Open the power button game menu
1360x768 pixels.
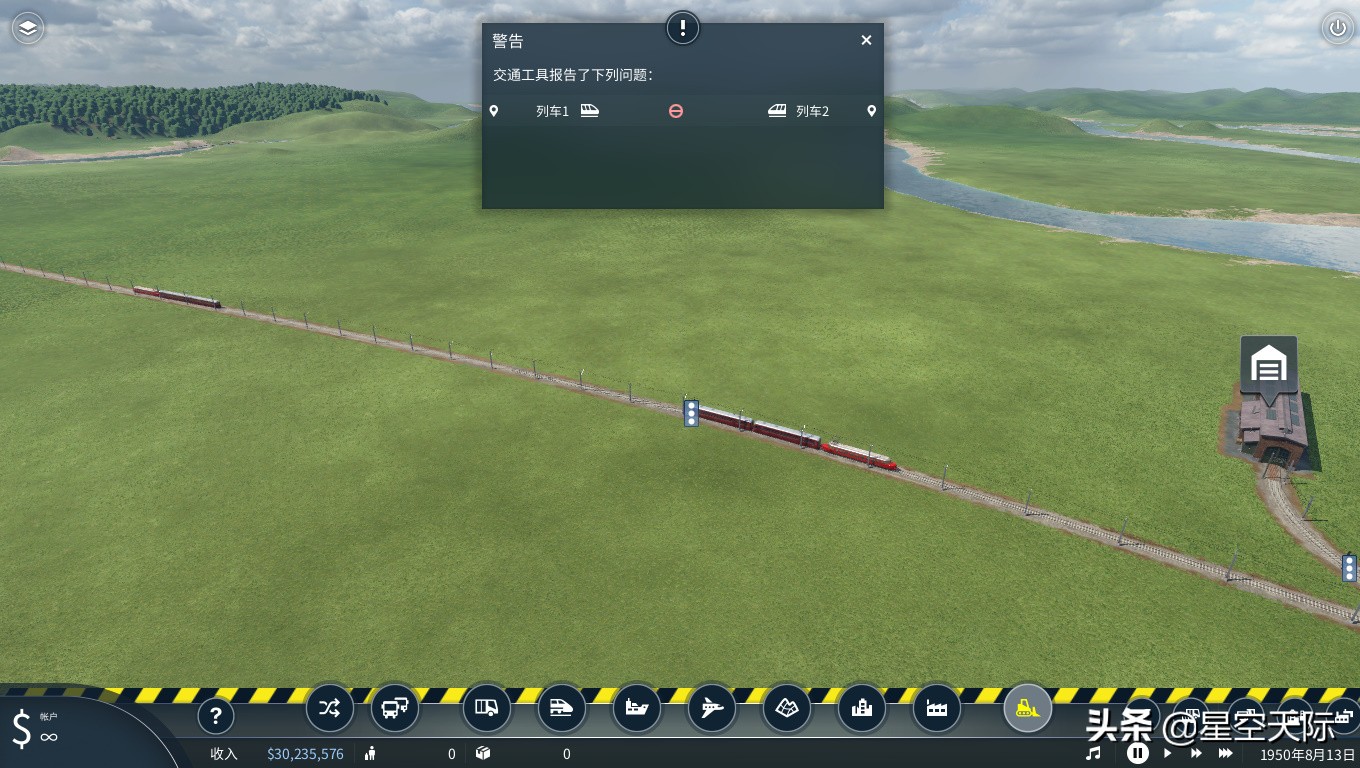(1337, 28)
